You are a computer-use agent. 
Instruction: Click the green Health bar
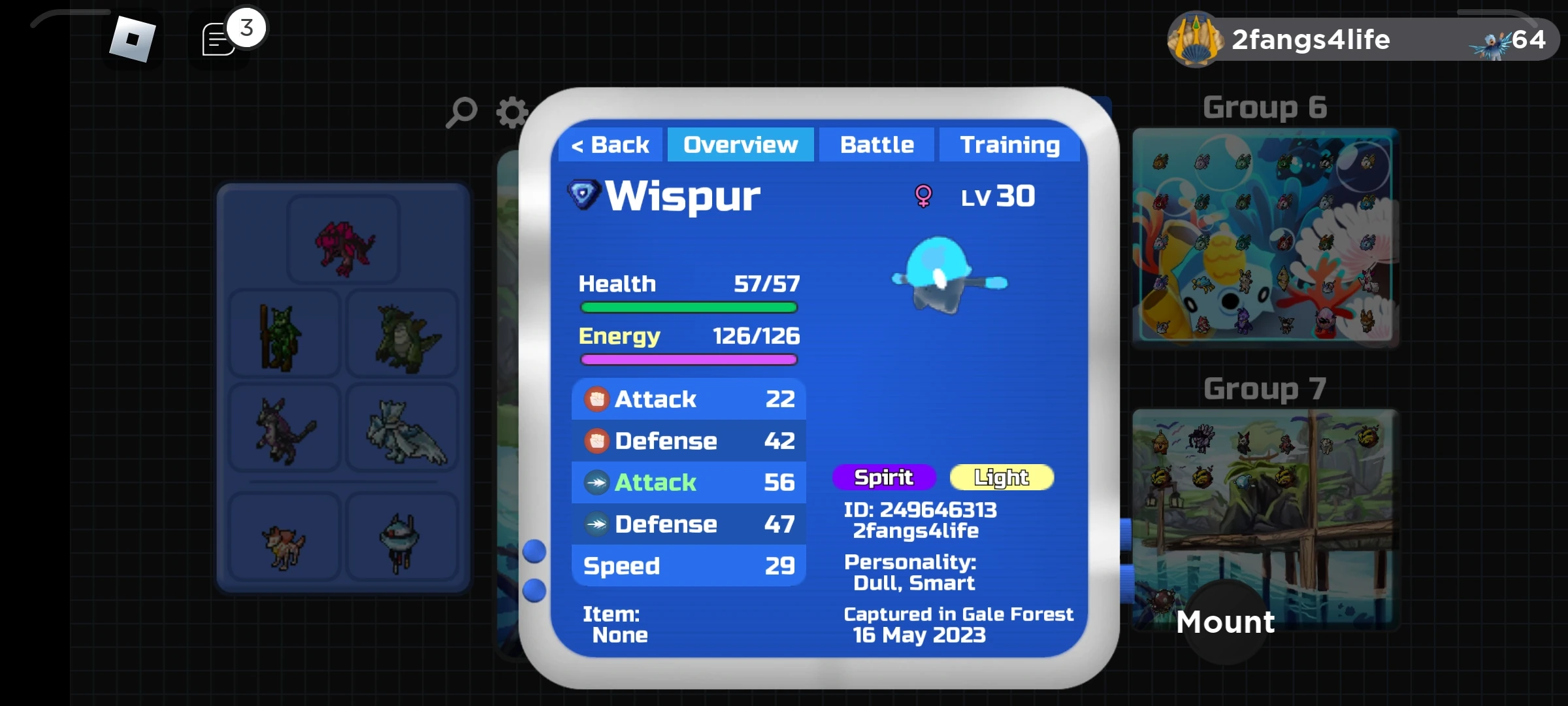[688, 307]
